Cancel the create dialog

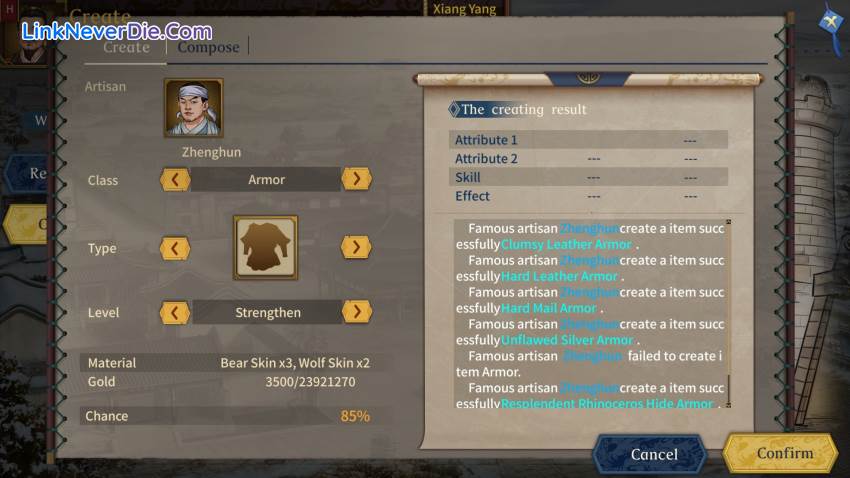pyautogui.click(x=653, y=454)
